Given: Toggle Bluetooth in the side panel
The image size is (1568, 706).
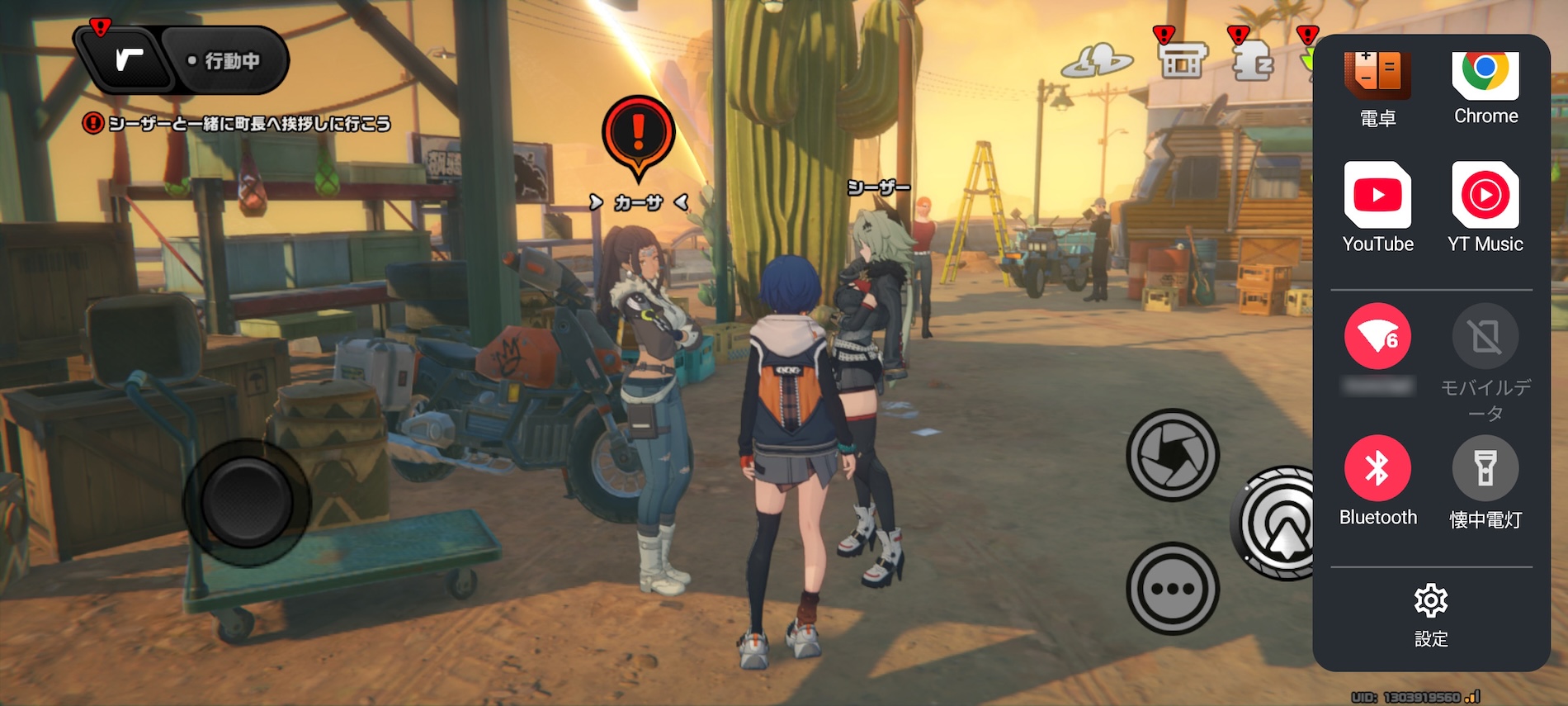Looking at the screenshot, I should click(1377, 468).
